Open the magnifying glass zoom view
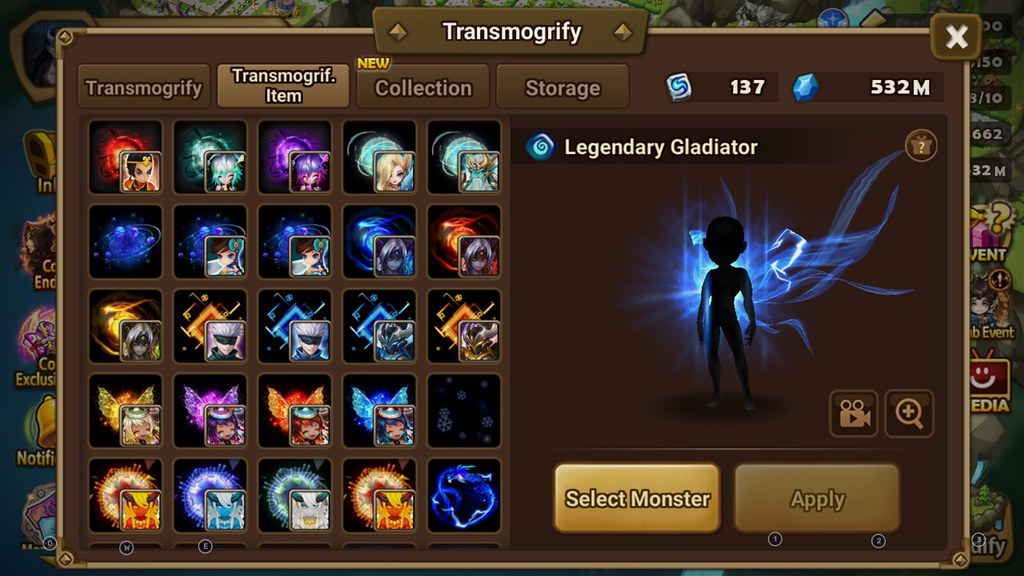Image resolution: width=1024 pixels, height=576 pixels. 909,414
